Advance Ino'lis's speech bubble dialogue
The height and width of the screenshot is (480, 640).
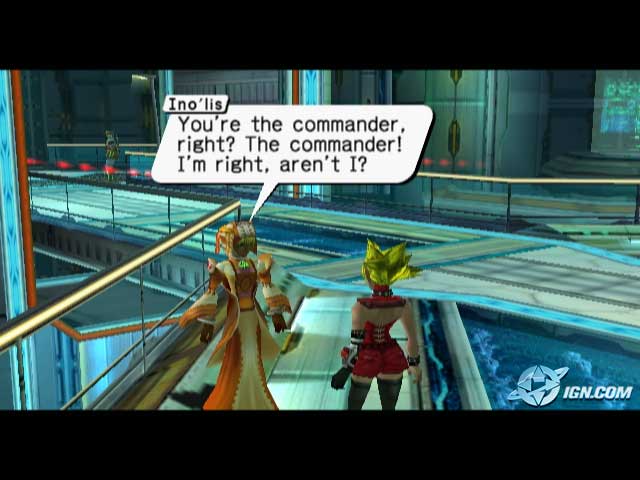290,143
